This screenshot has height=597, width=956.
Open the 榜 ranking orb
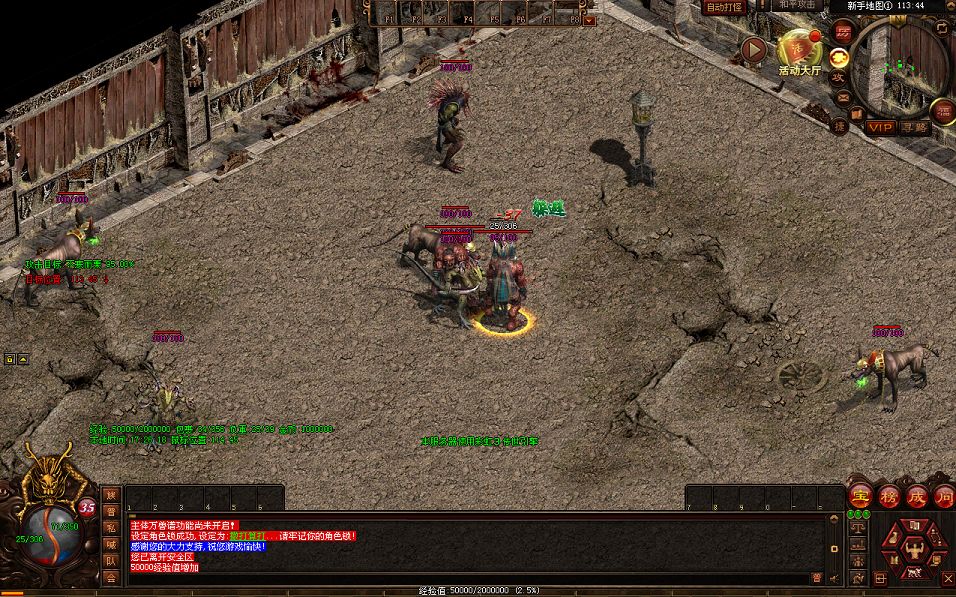click(888, 496)
